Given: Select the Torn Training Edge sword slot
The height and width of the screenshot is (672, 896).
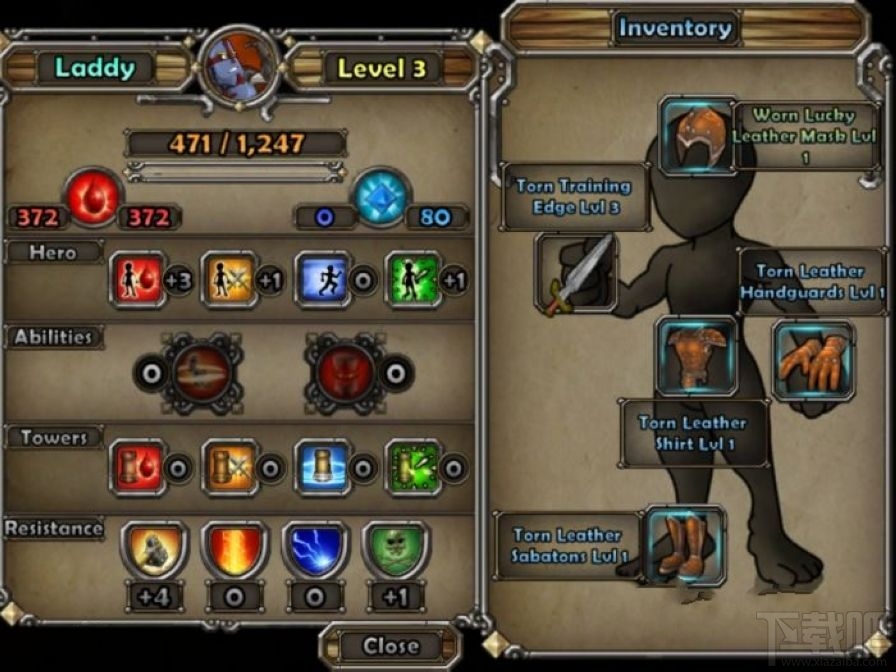Looking at the screenshot, I should pos(575,273).
